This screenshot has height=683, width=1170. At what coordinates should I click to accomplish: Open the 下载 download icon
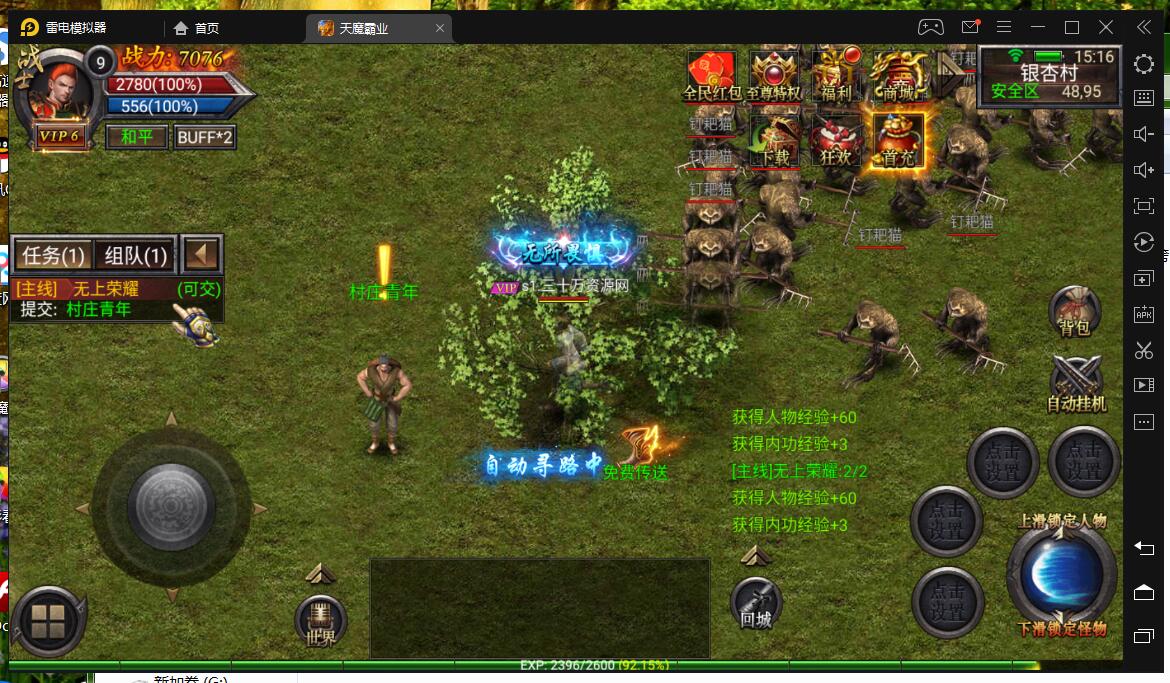774,140
